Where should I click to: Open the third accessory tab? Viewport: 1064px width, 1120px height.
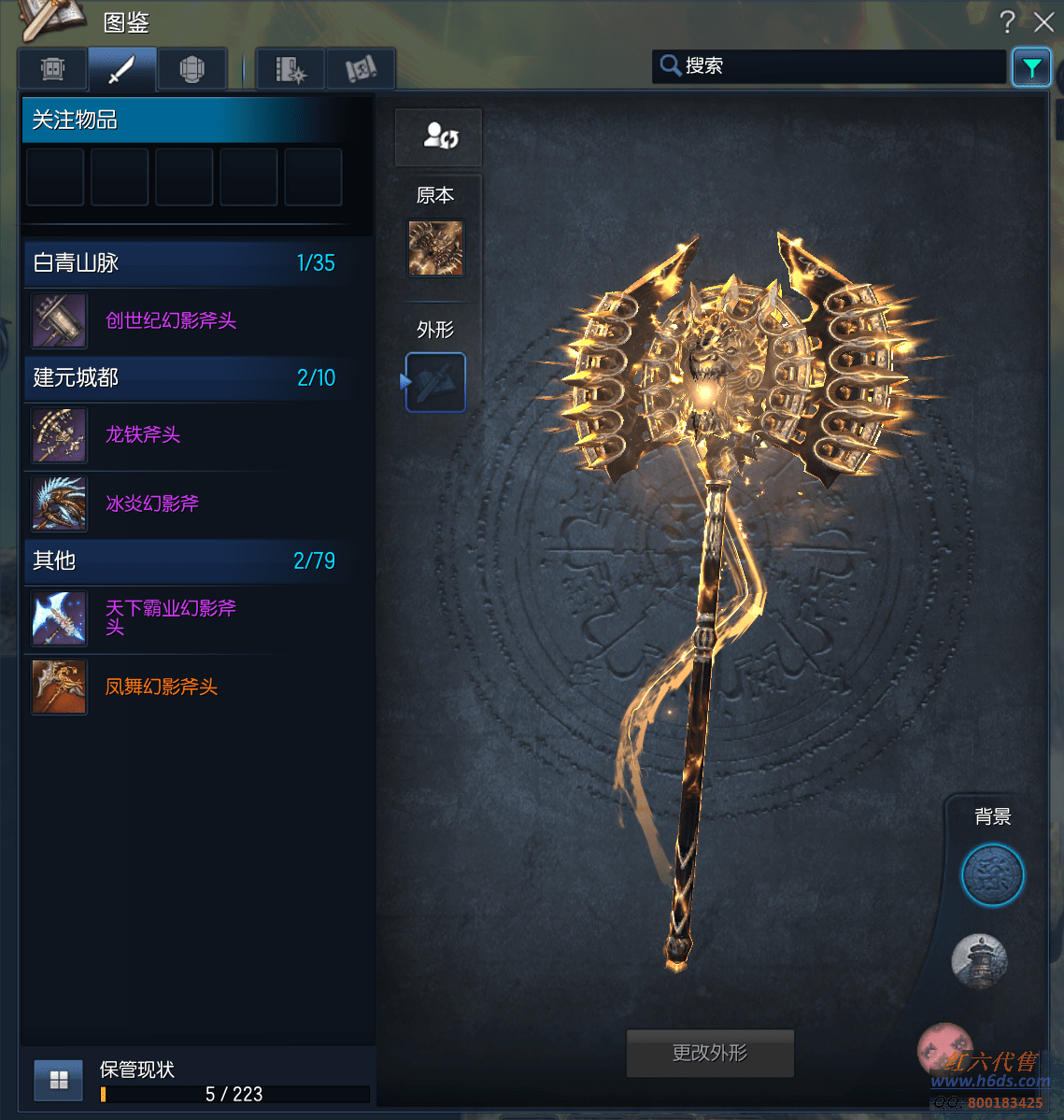coord(192,69)
